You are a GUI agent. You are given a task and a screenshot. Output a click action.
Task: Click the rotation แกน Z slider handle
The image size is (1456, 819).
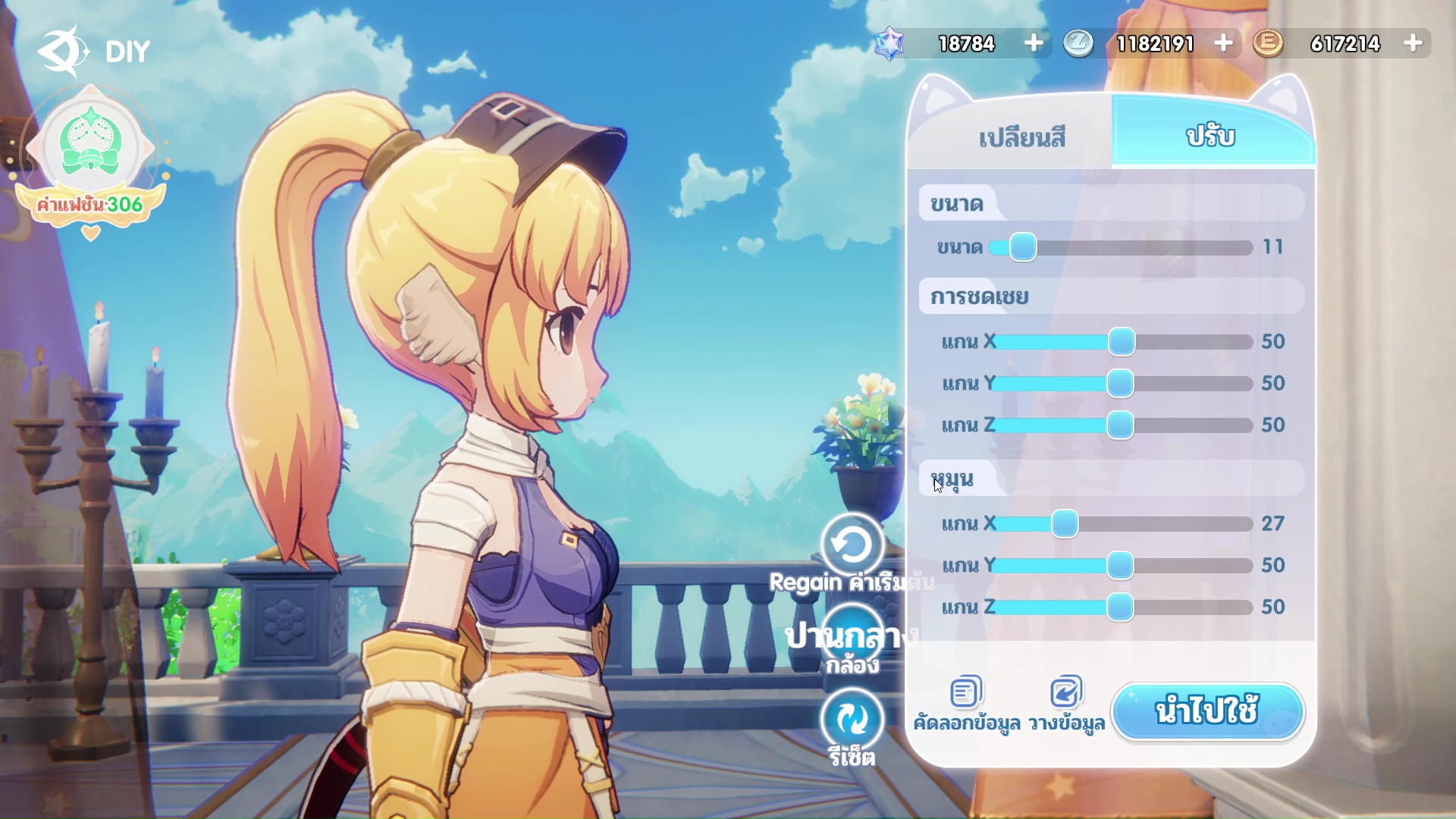tap(1120, 607)
